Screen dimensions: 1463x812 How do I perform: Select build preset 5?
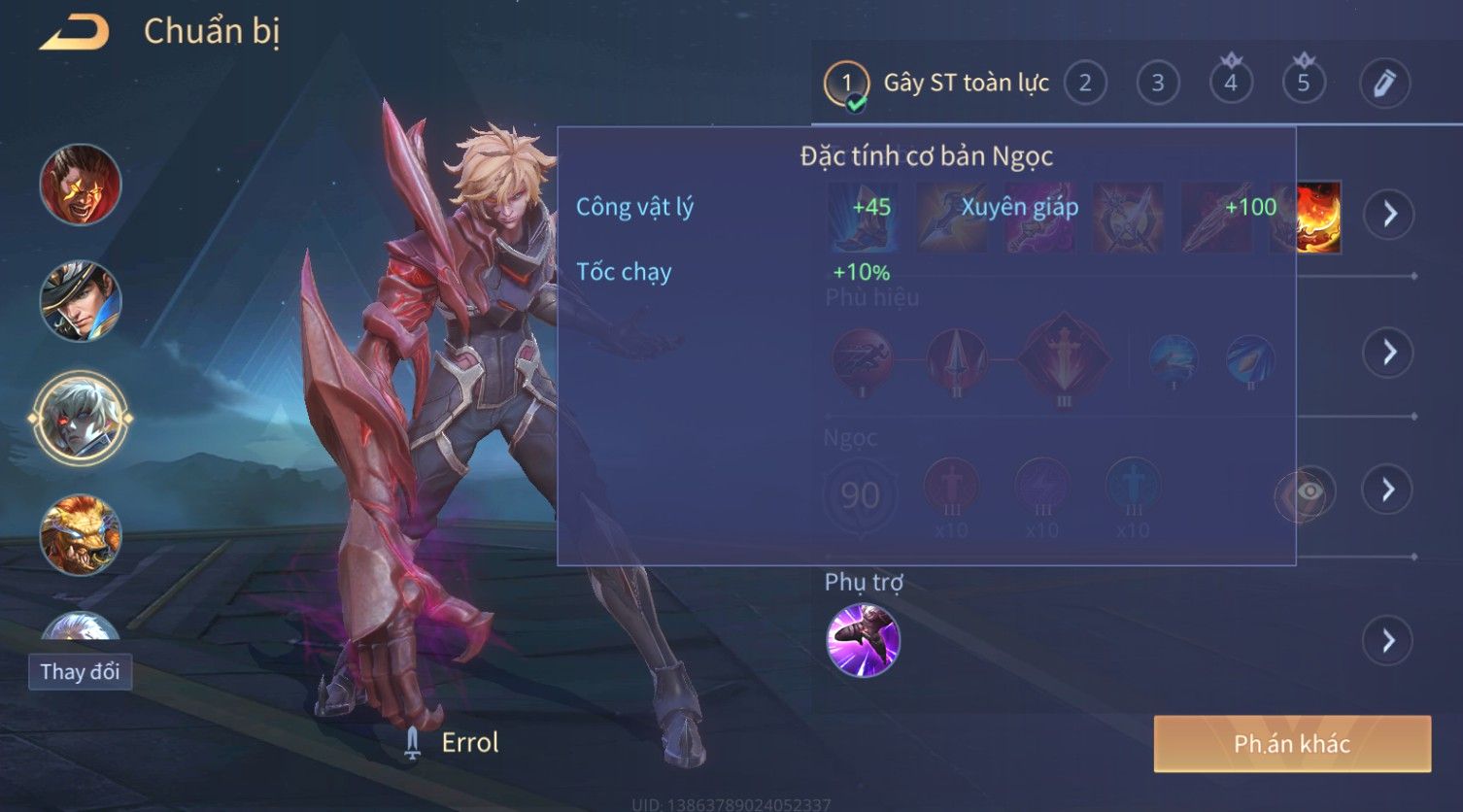click(x=1304, y=84)
